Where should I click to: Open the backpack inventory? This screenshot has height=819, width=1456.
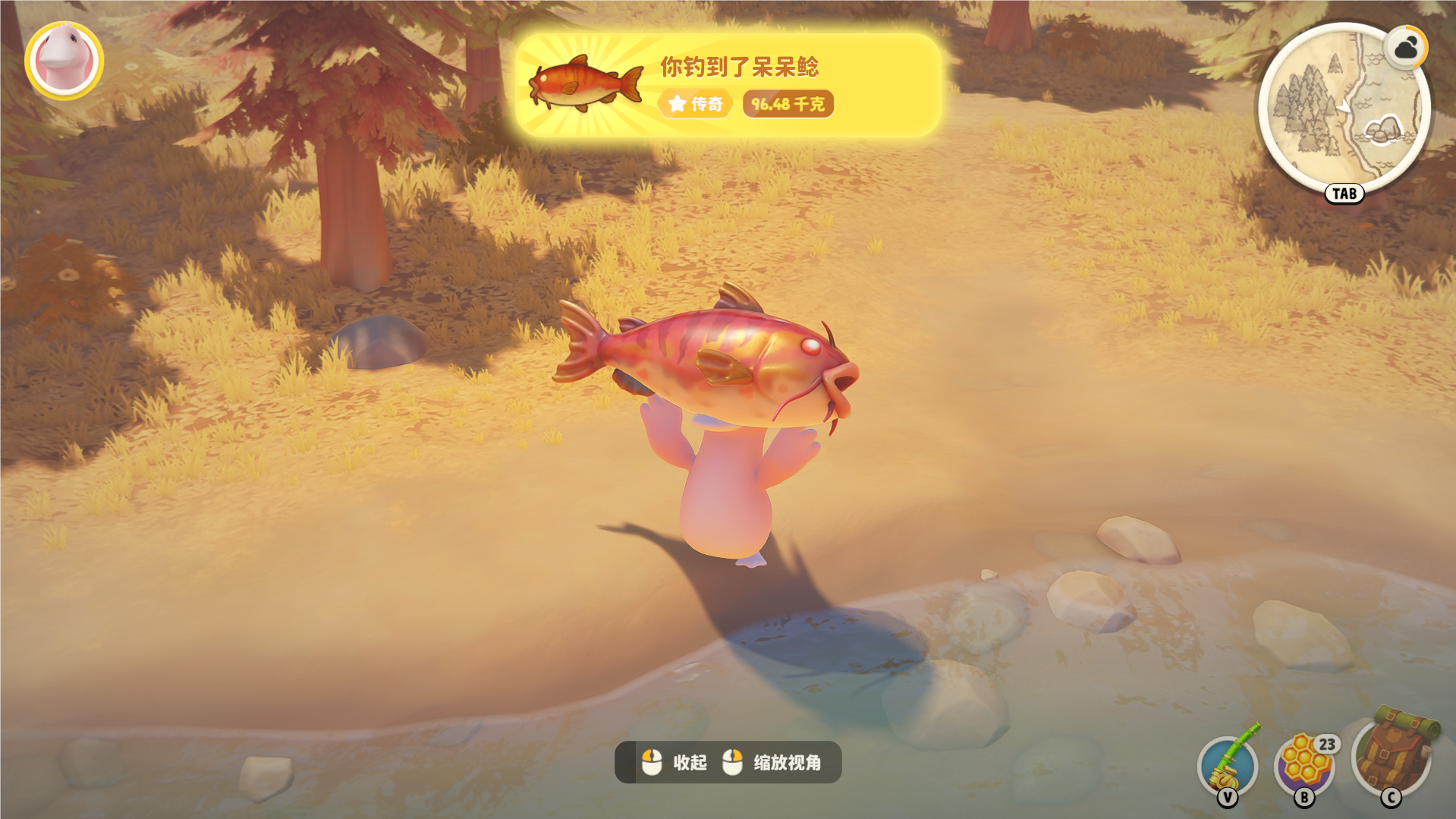point(1393,756)
